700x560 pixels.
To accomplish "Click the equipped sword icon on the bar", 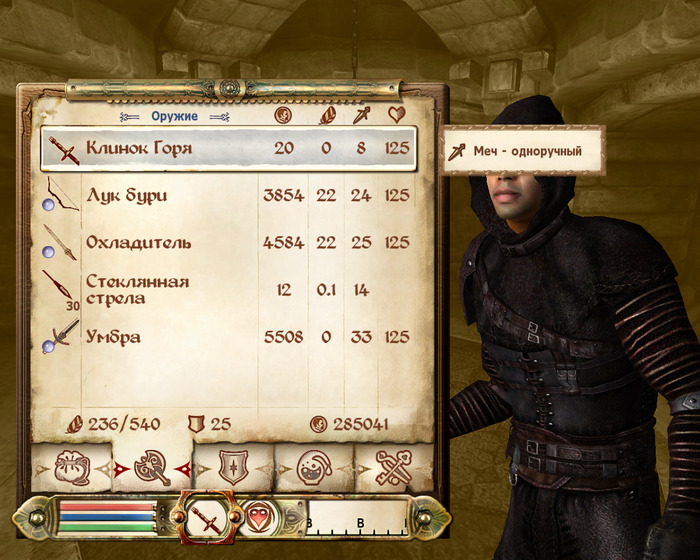I will (210, 519).
